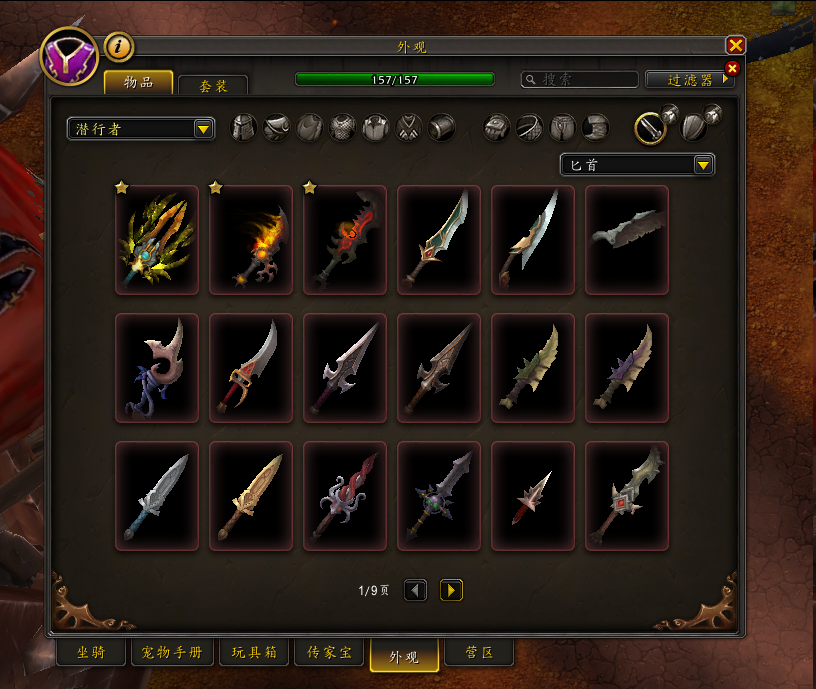Close the 外观 appearances window

click(x=736, y=45)
